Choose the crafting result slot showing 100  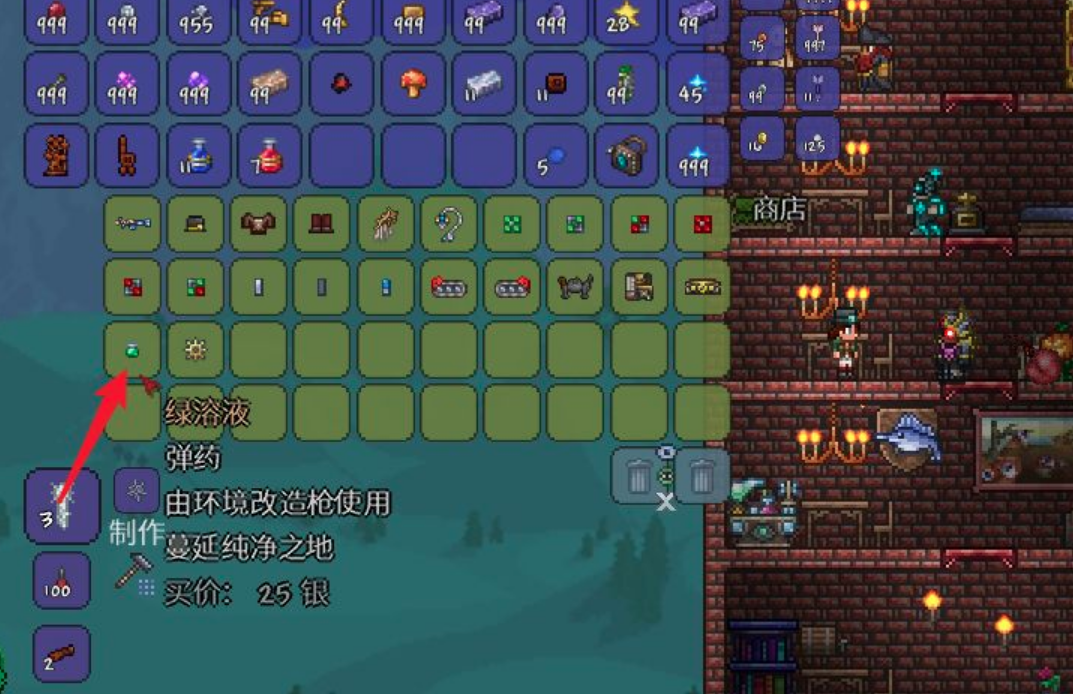[x=62, y=581]
